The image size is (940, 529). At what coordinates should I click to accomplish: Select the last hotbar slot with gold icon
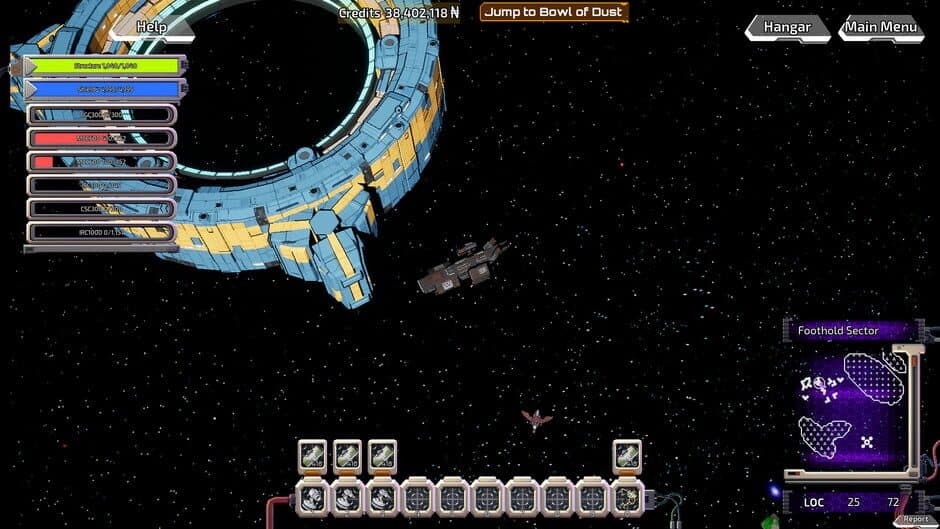627,496
